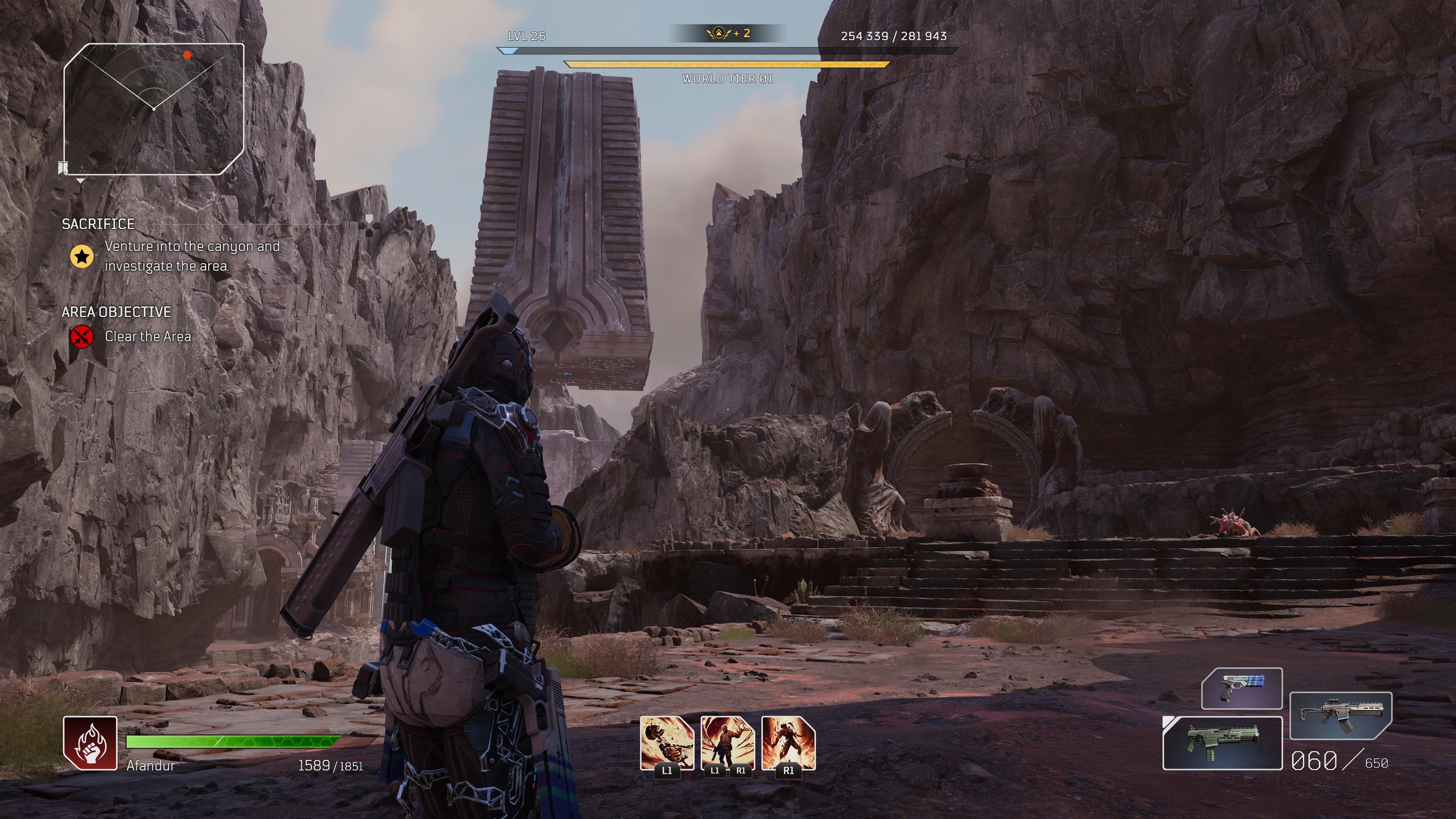Activate the burning skeleton skill
The height and width of the screenshot is (819, 1456).
tap(667, 743)
